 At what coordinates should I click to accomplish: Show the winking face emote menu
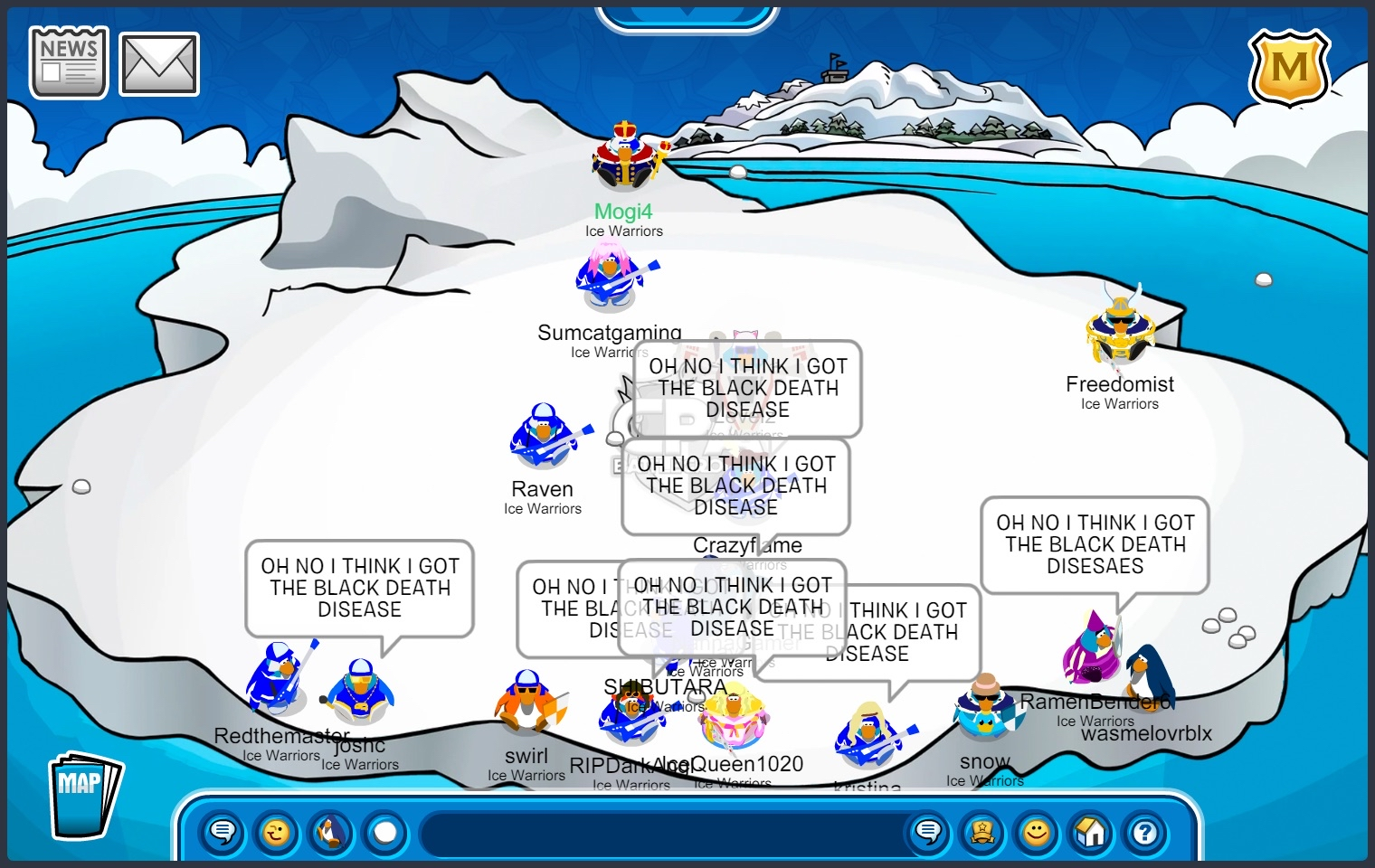[x=277, y=831]
